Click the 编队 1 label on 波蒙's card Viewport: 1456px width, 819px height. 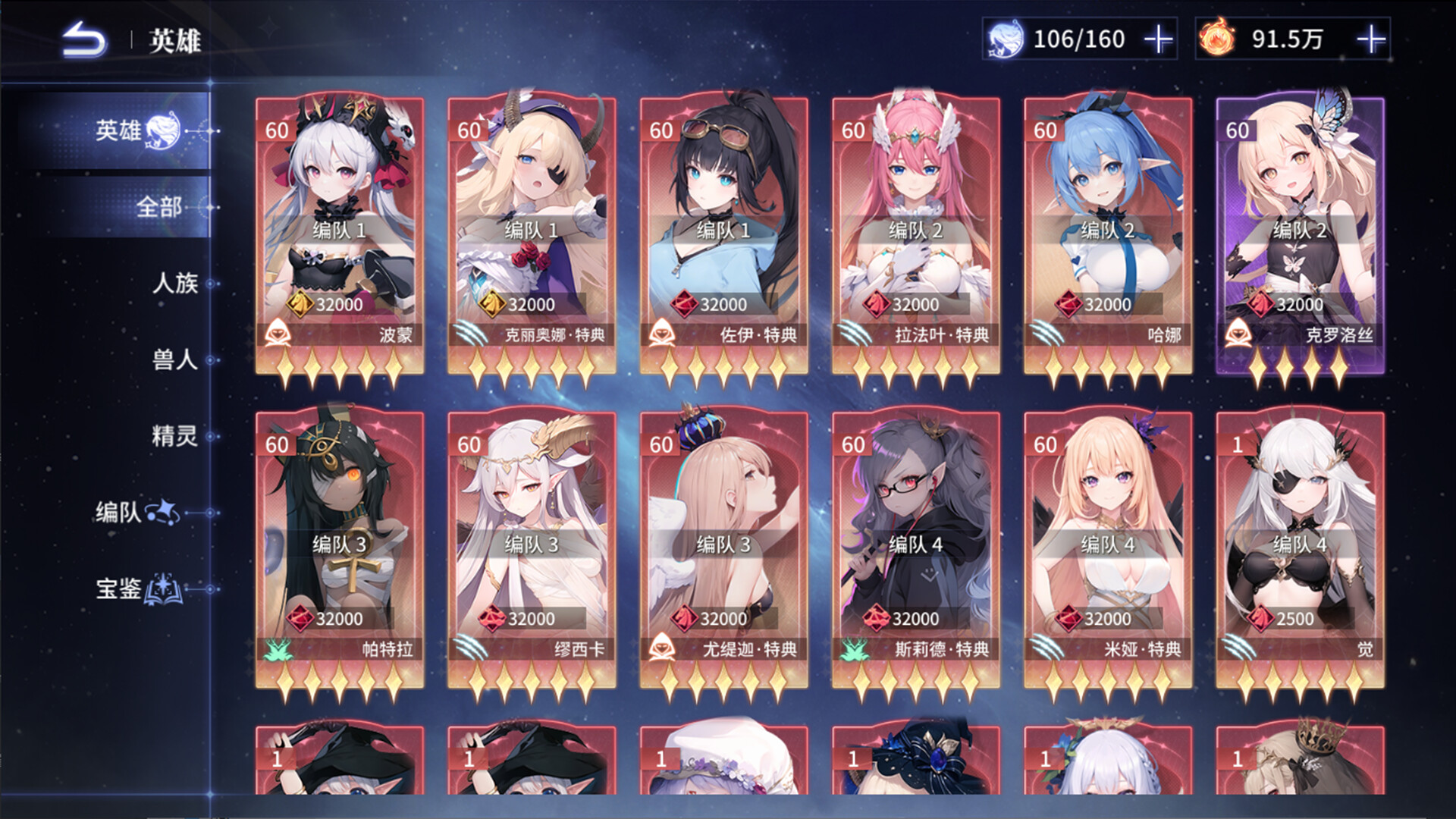pyautogui.click(x=340, y=228)
